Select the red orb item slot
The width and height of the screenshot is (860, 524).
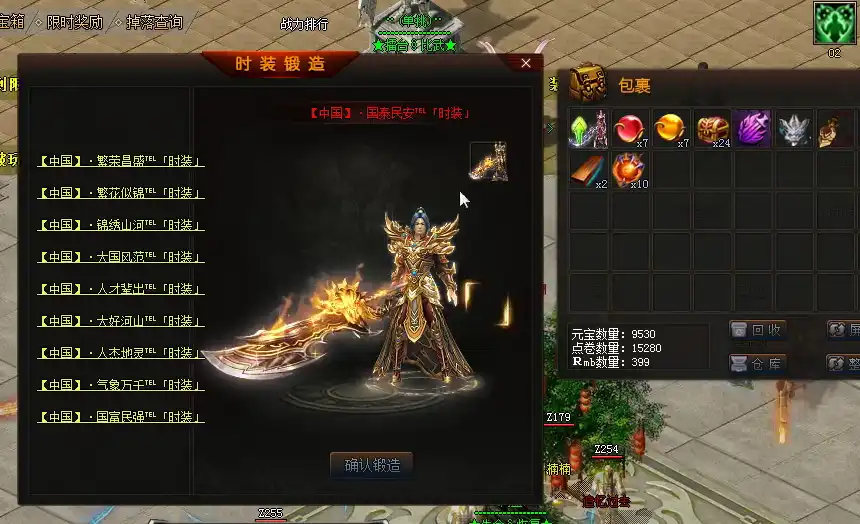630,129
